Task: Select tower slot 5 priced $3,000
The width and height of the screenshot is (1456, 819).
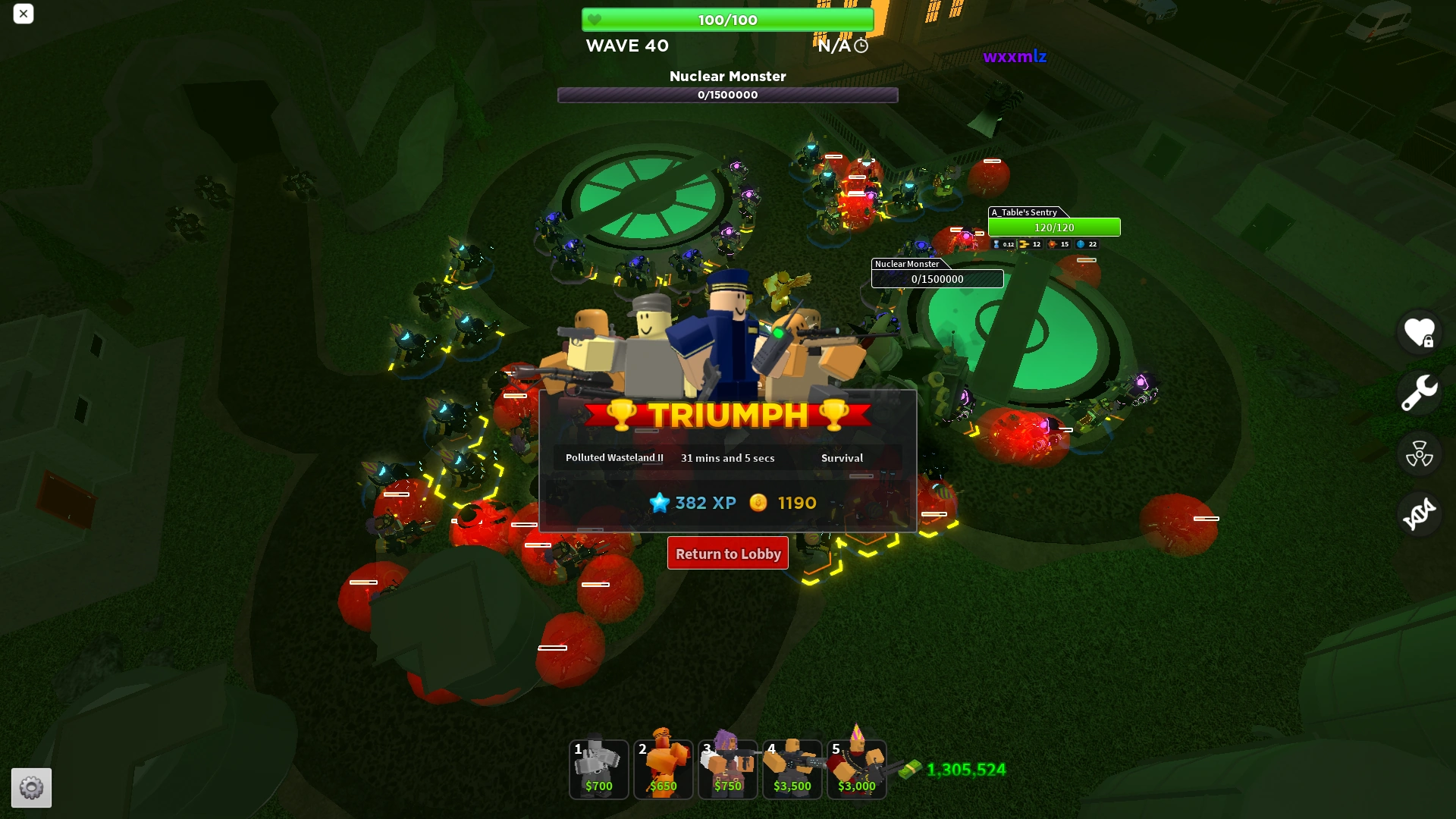Action: pos(856,769)
